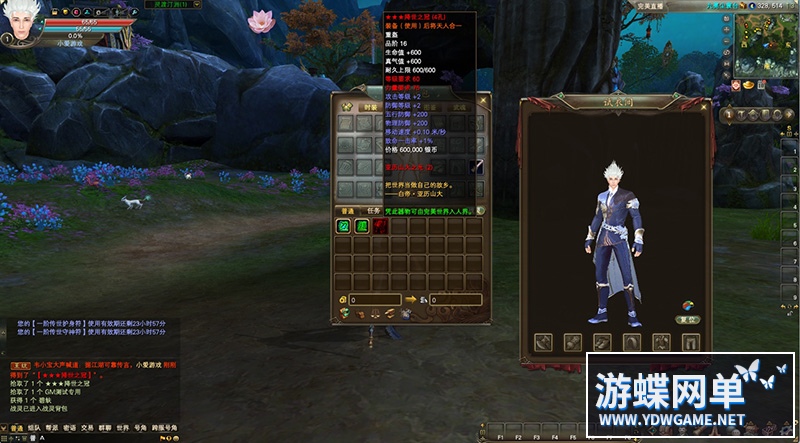Switch chat to 组队 (team) channel
Screen dimensions: 800x443
(35, 428)
